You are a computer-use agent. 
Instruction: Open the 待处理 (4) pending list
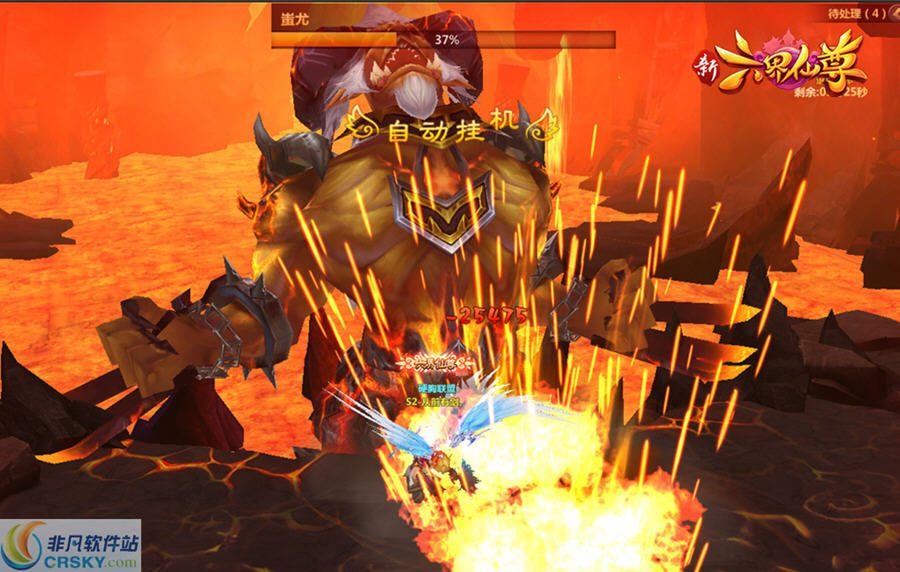[x=858, y=13]
